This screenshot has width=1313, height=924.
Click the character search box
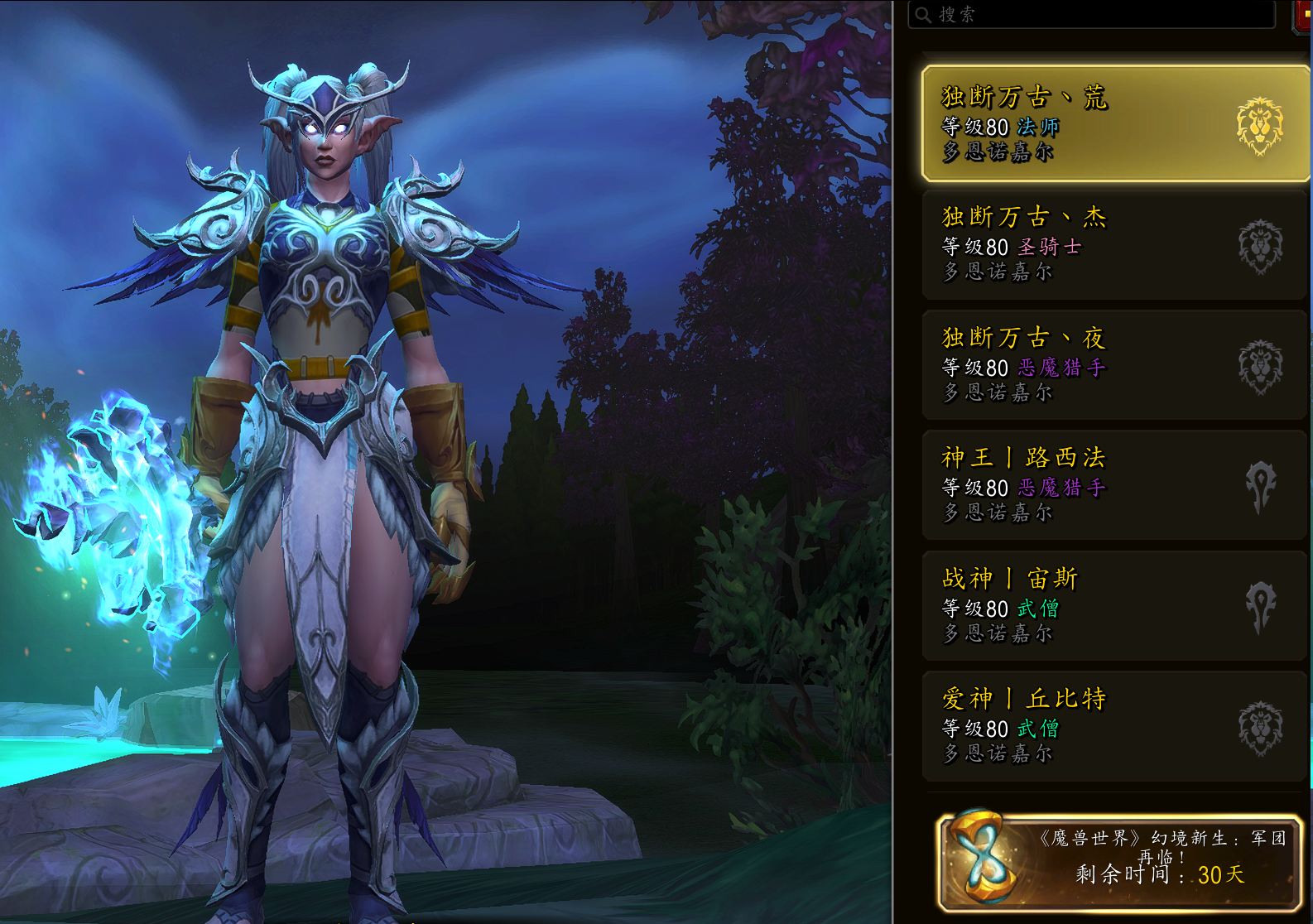[x=1091, y=14]
